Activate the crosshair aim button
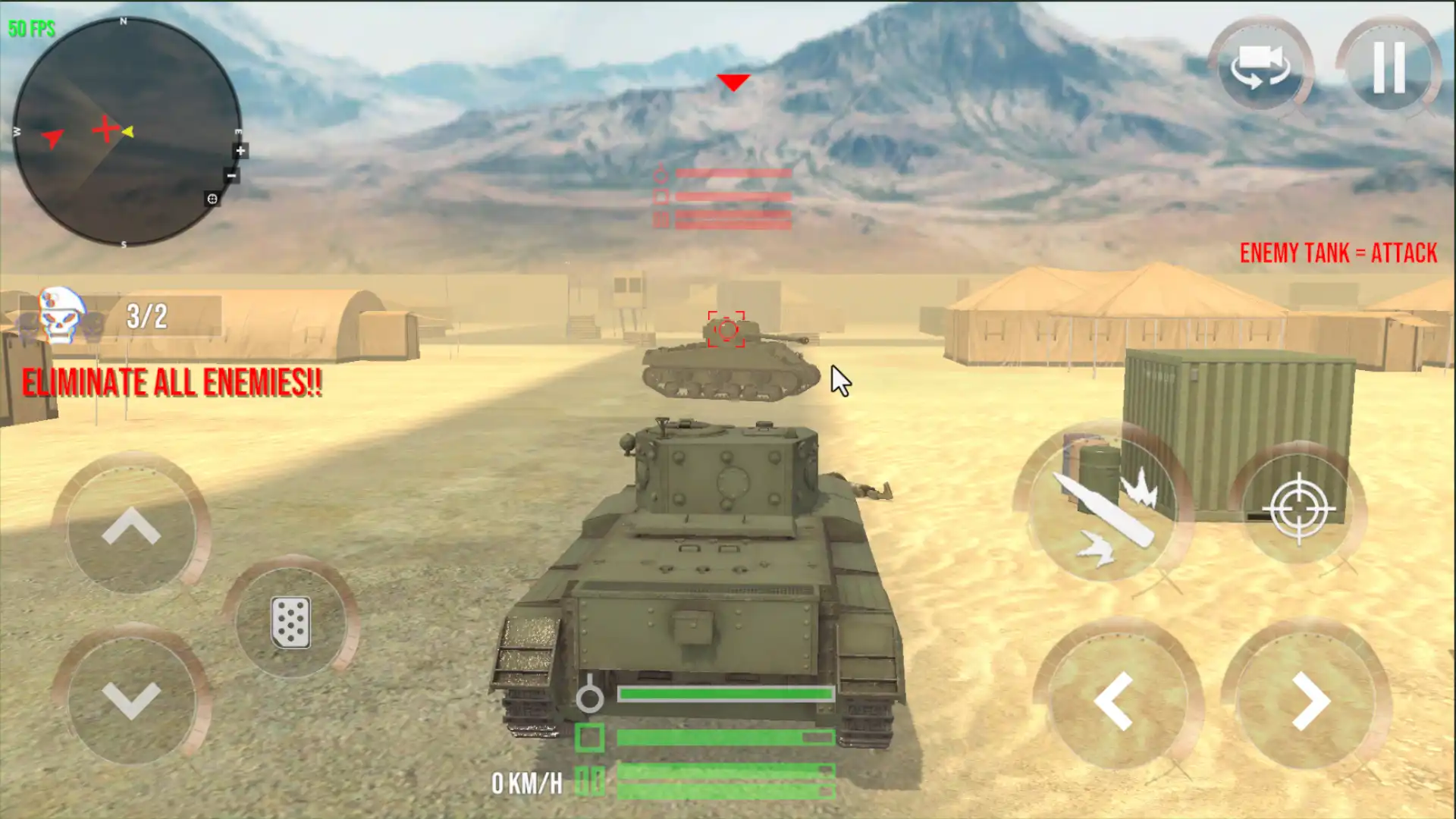This screenshot has width=1456, height=819. tap(1298, 508)
